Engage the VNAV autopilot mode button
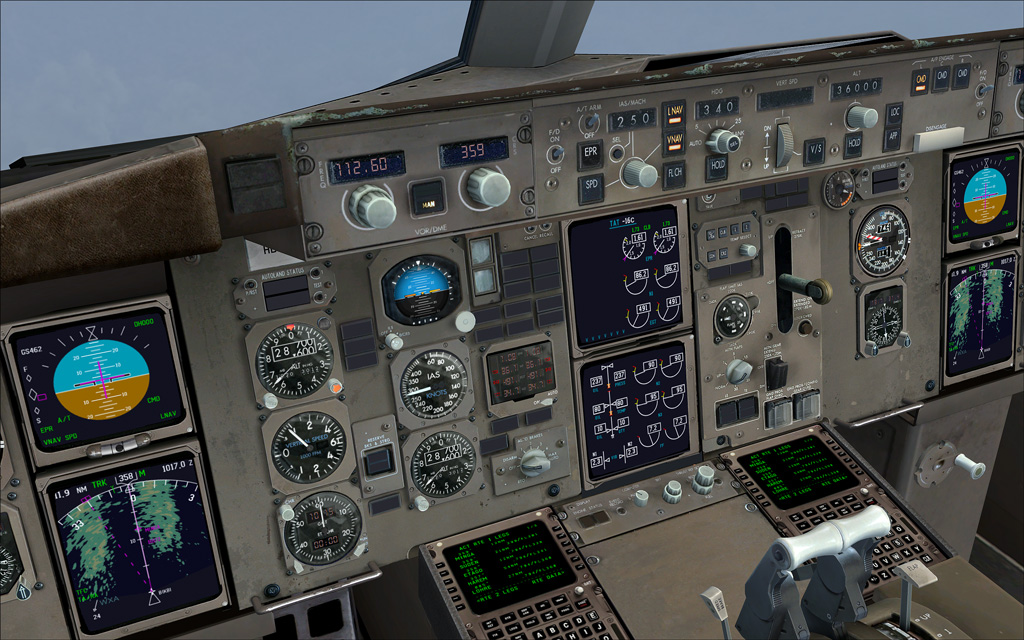 (x=674, y=142)
